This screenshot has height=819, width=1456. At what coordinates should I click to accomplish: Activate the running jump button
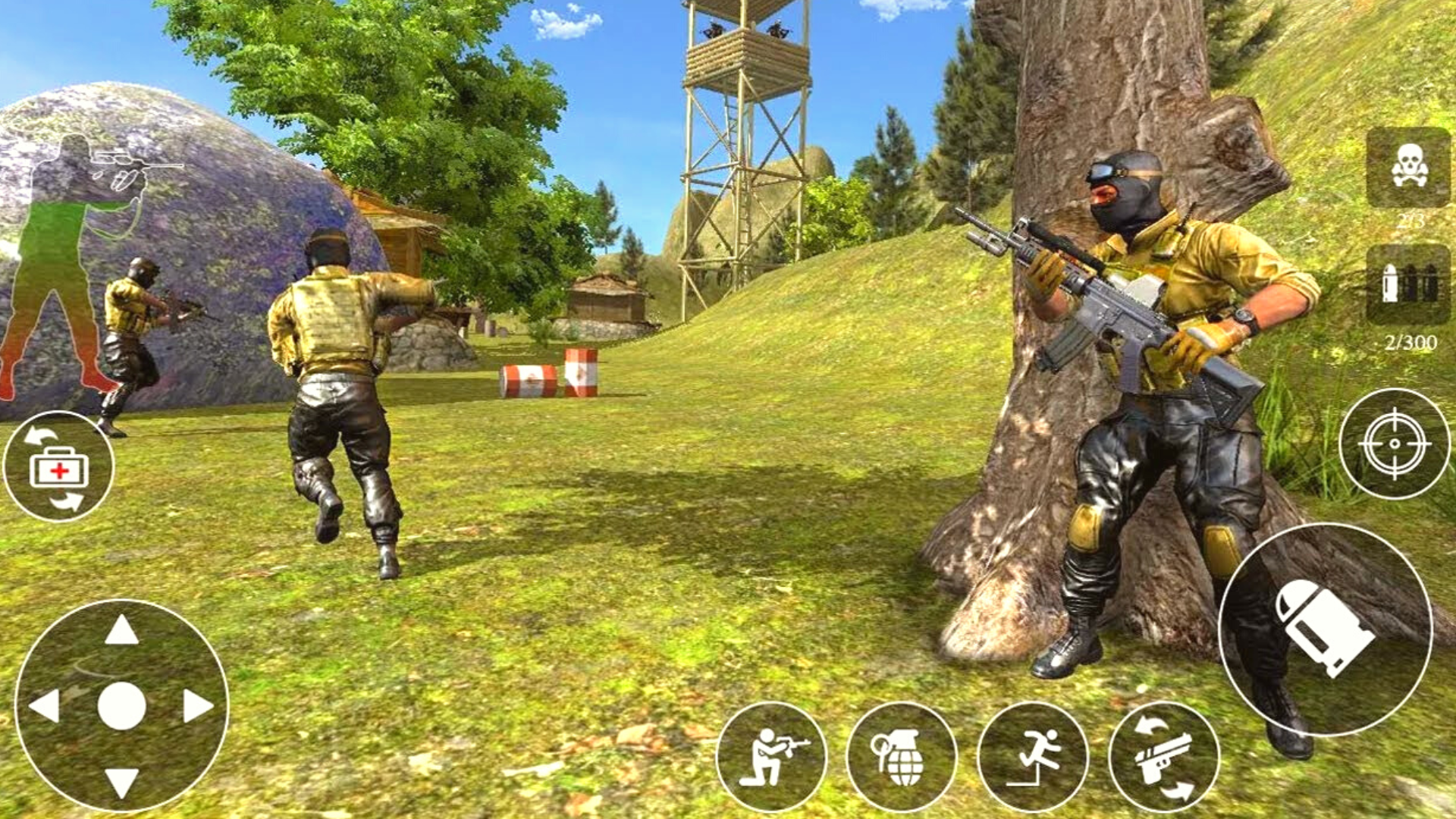[x=1033, y=757]
